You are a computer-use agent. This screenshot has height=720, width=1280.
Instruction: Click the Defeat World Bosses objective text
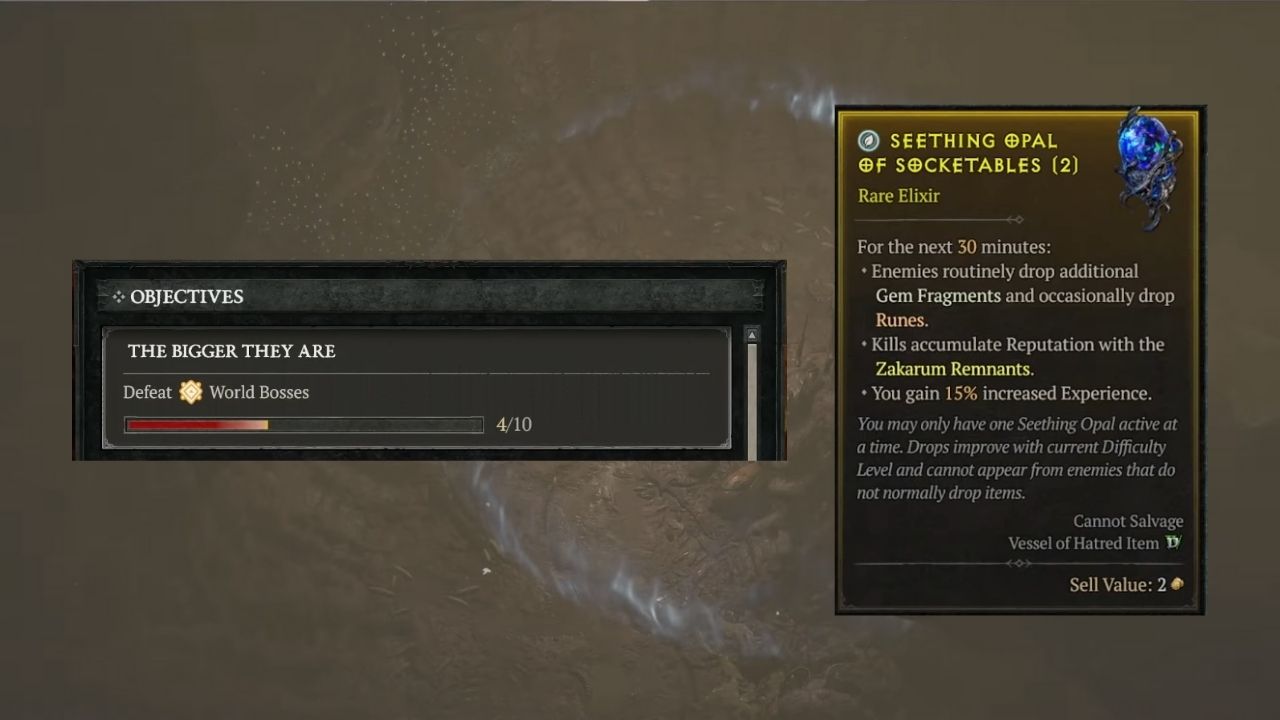[x=215, y=392]
